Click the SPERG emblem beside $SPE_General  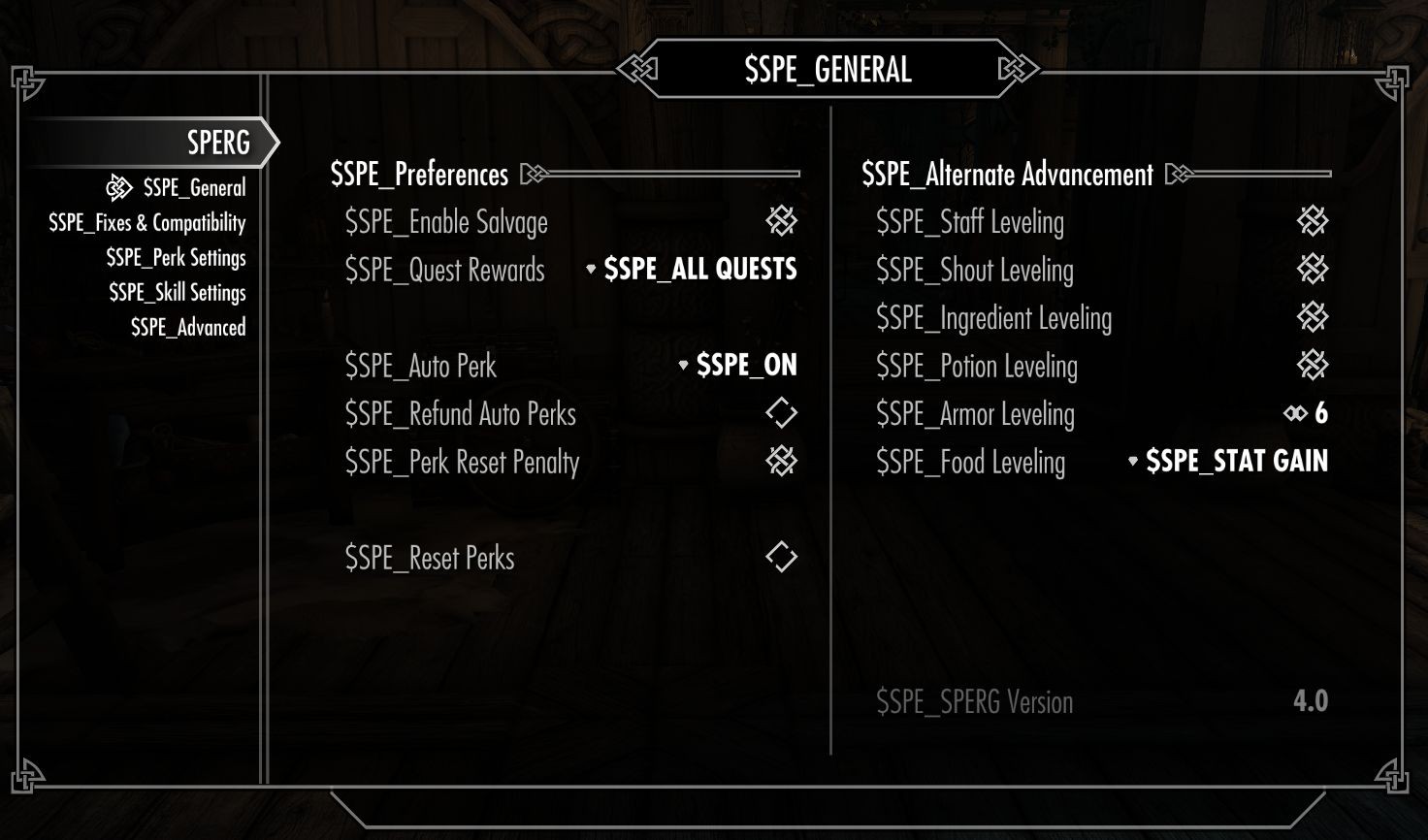coord(117,186)
